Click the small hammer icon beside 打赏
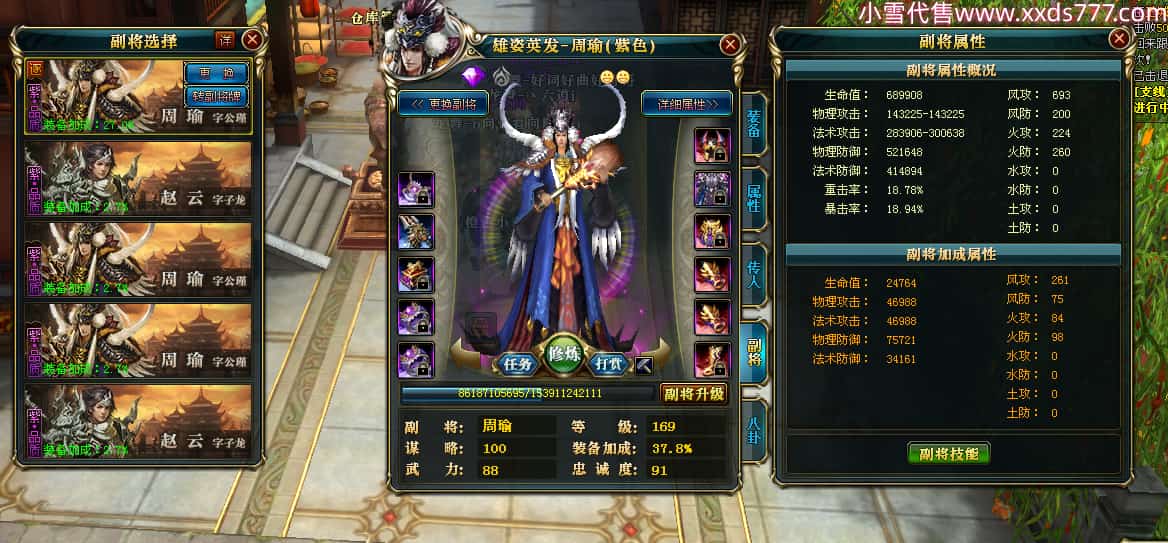 coord(644,364)
